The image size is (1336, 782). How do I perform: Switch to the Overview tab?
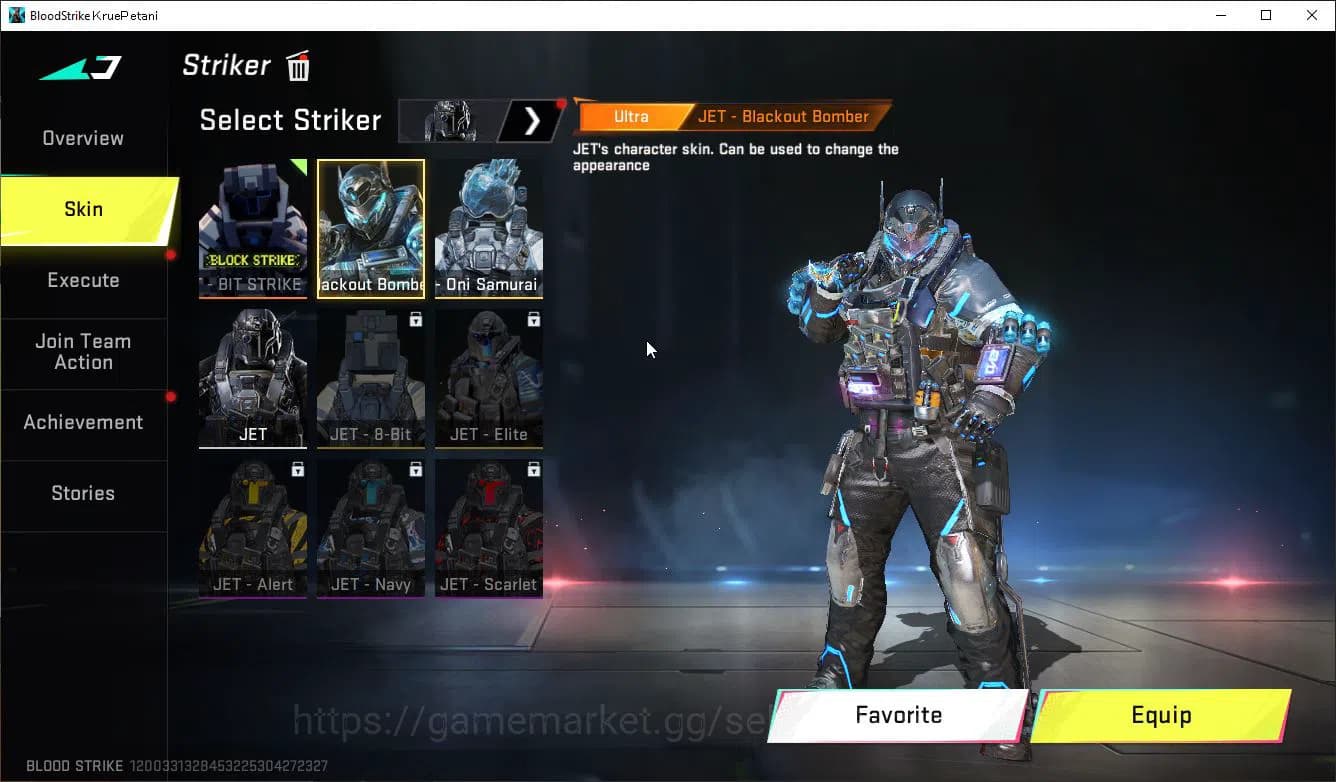pos(82,138)
